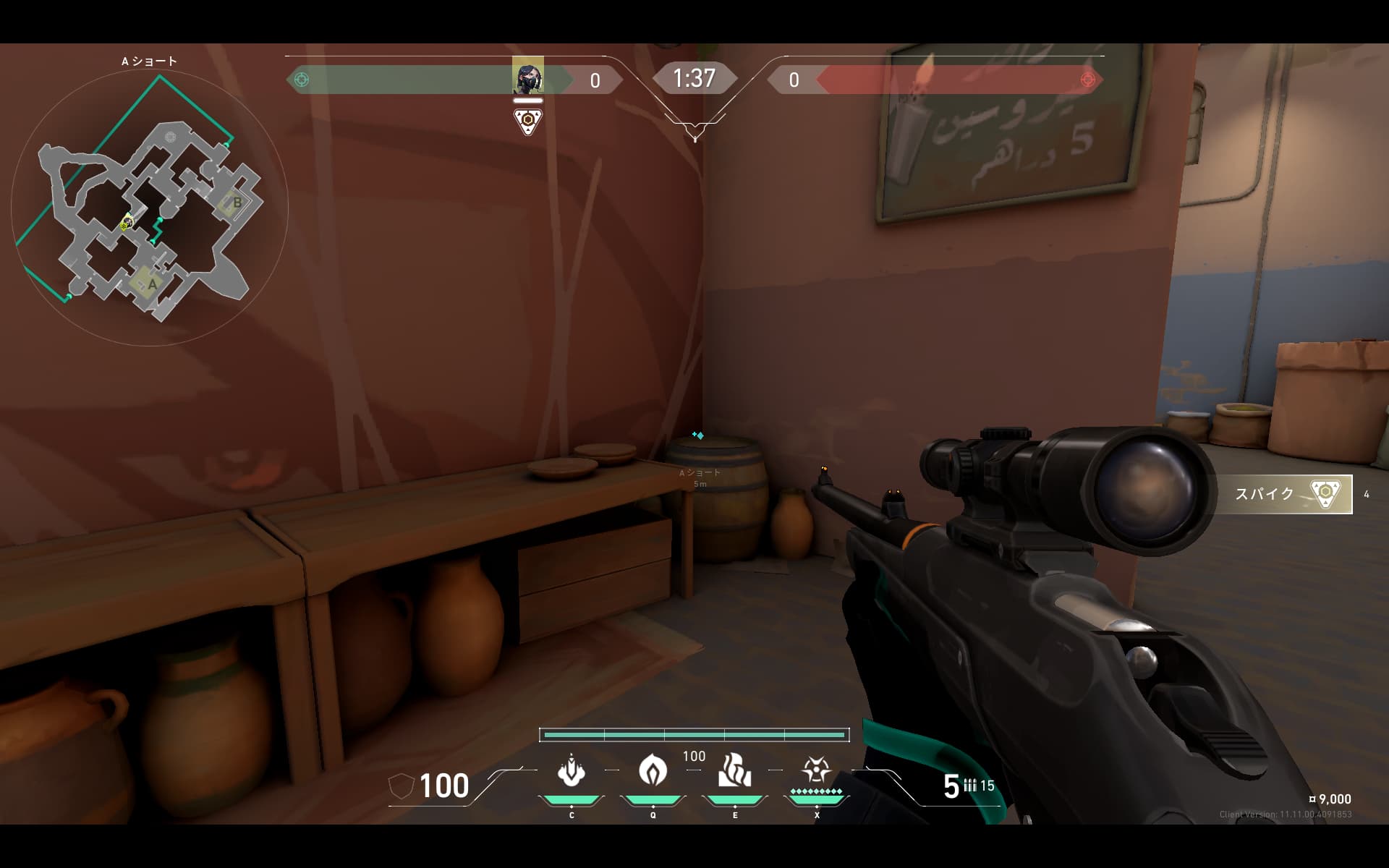Select the スパイク spike inventory slot

(x=1283, y=494)
